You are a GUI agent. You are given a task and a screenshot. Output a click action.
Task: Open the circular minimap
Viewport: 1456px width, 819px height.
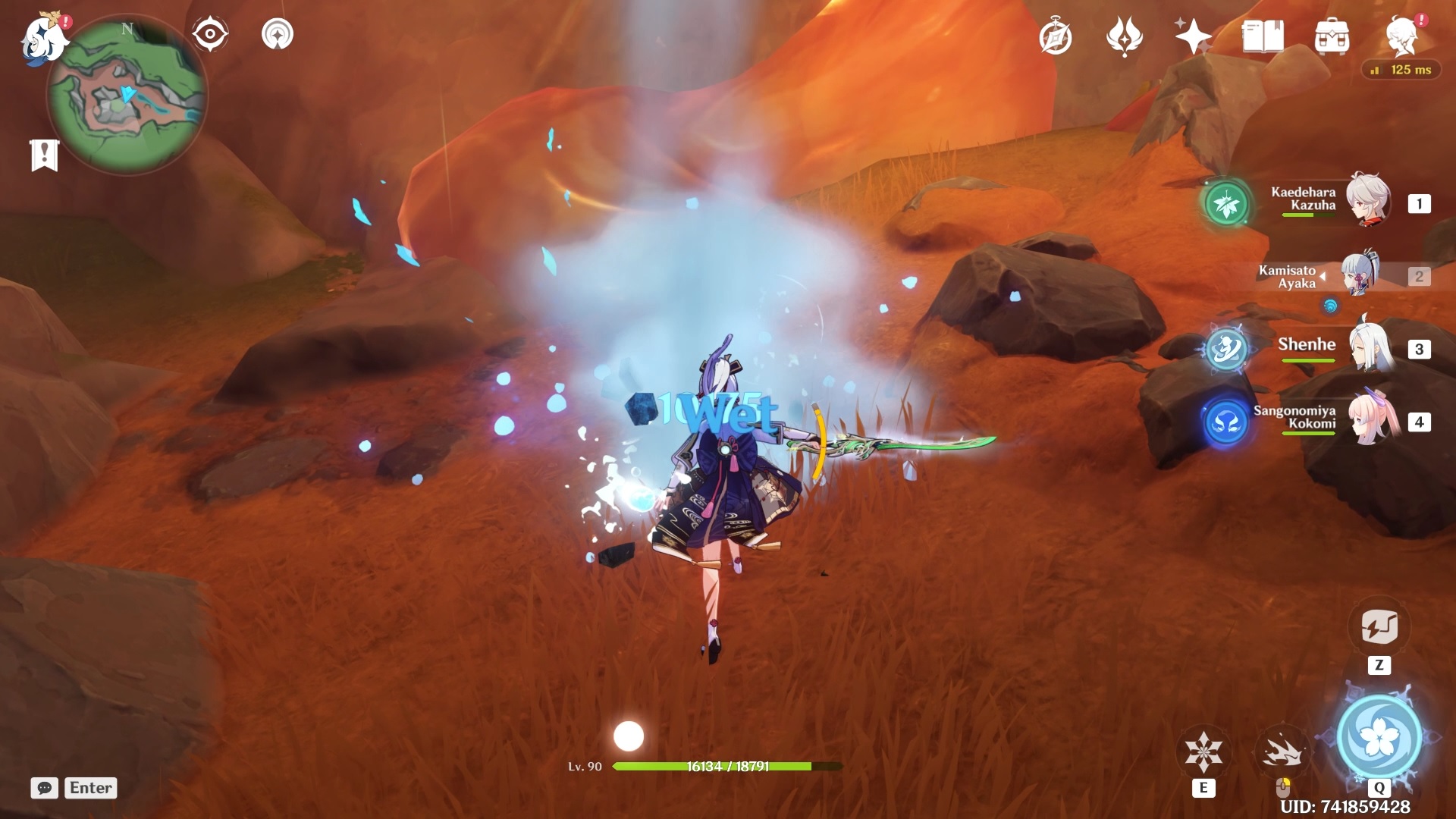(126, 97)
